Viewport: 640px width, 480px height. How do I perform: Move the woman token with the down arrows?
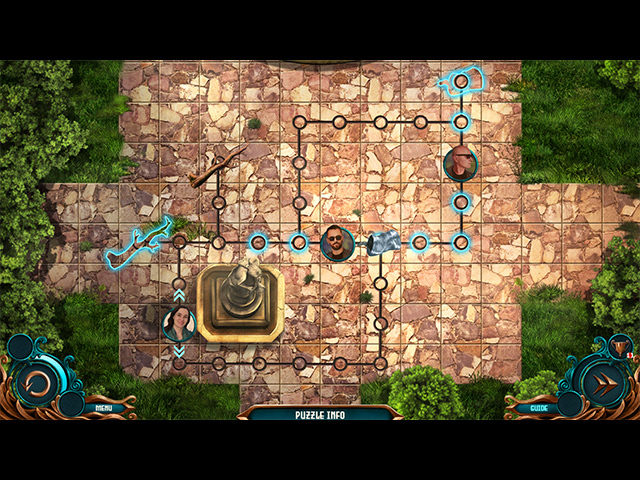tap(179, 351)
